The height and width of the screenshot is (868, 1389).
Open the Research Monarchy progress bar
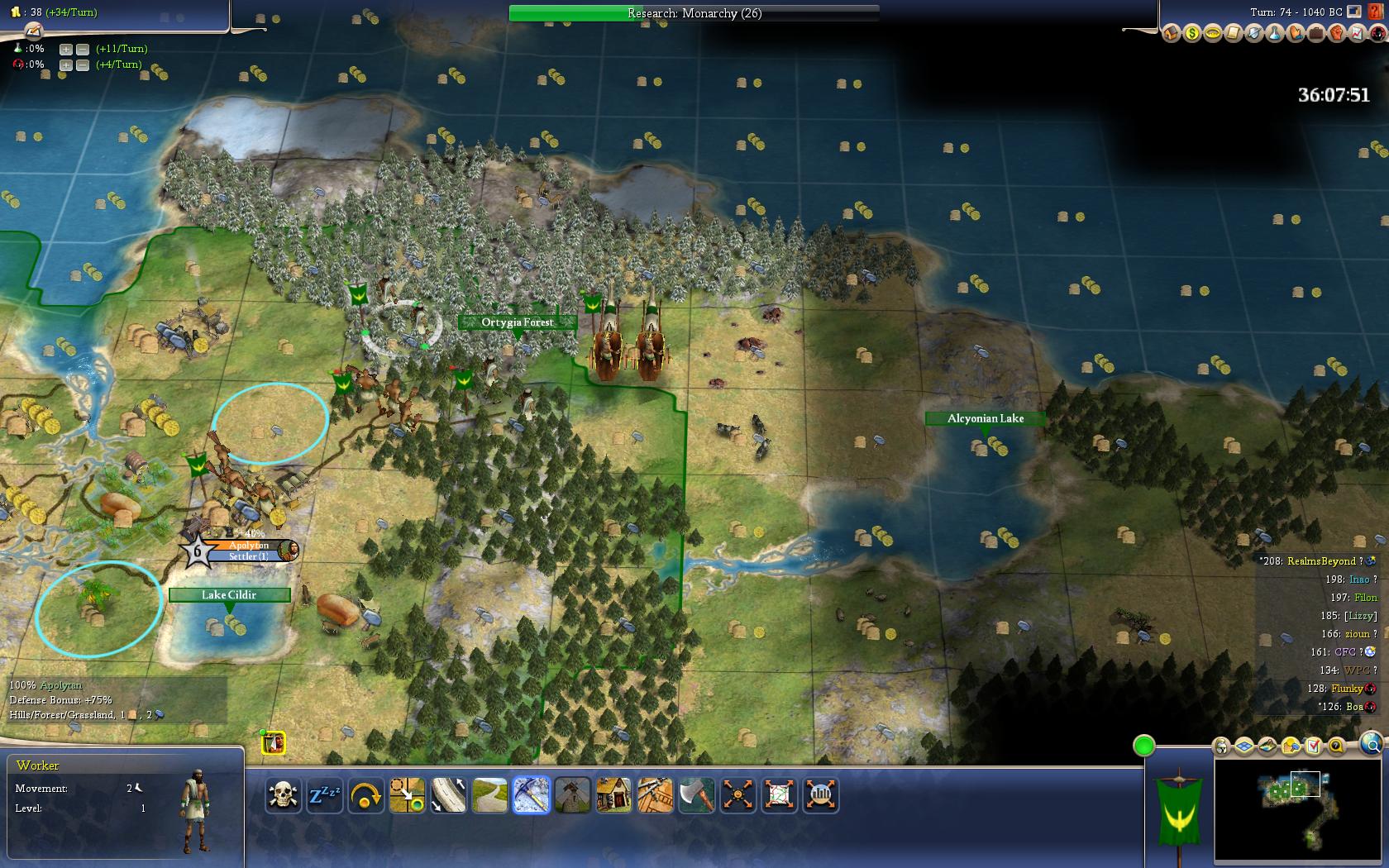[694, 13]
